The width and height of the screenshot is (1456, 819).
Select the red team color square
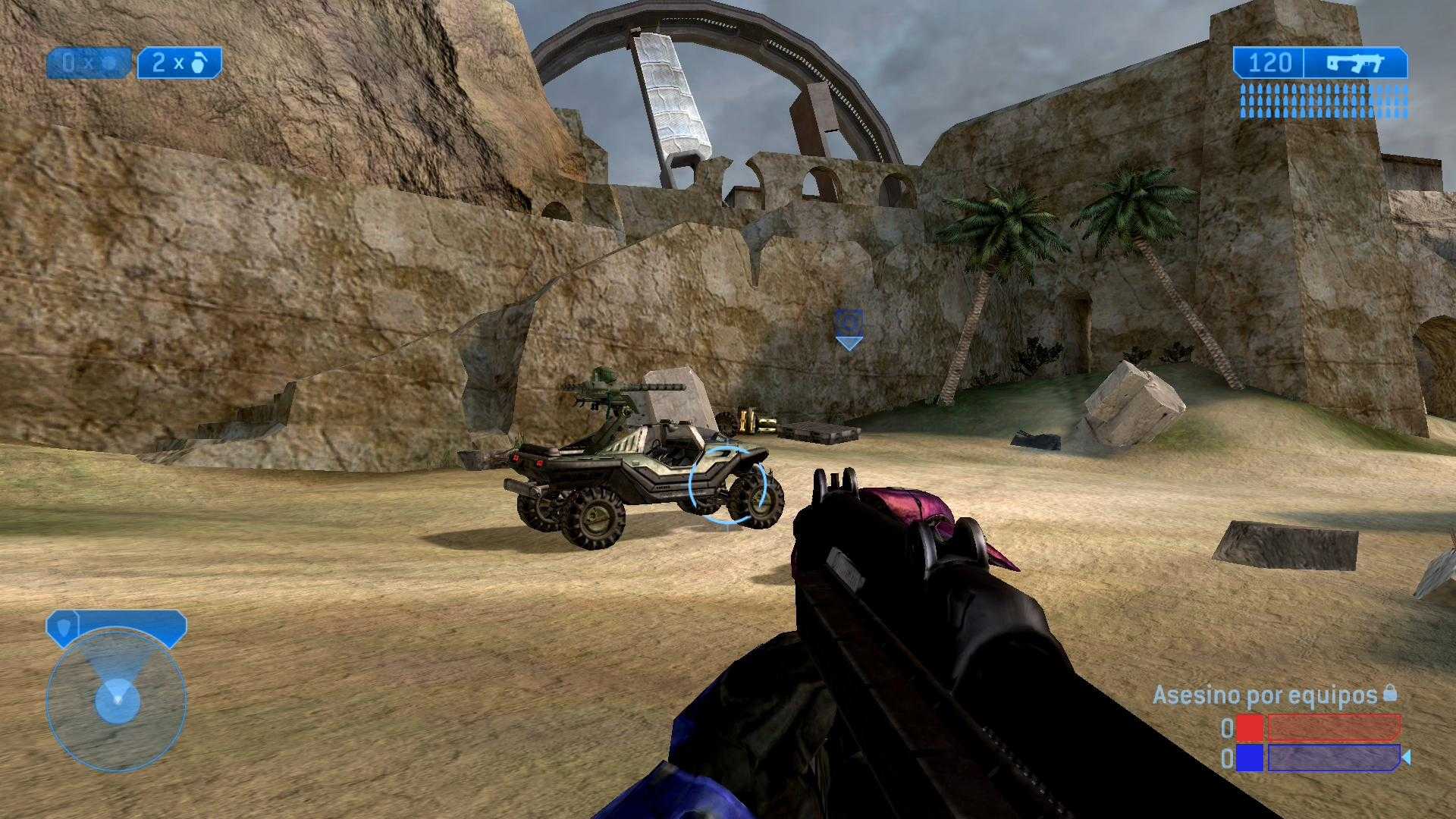(1249, 728)
